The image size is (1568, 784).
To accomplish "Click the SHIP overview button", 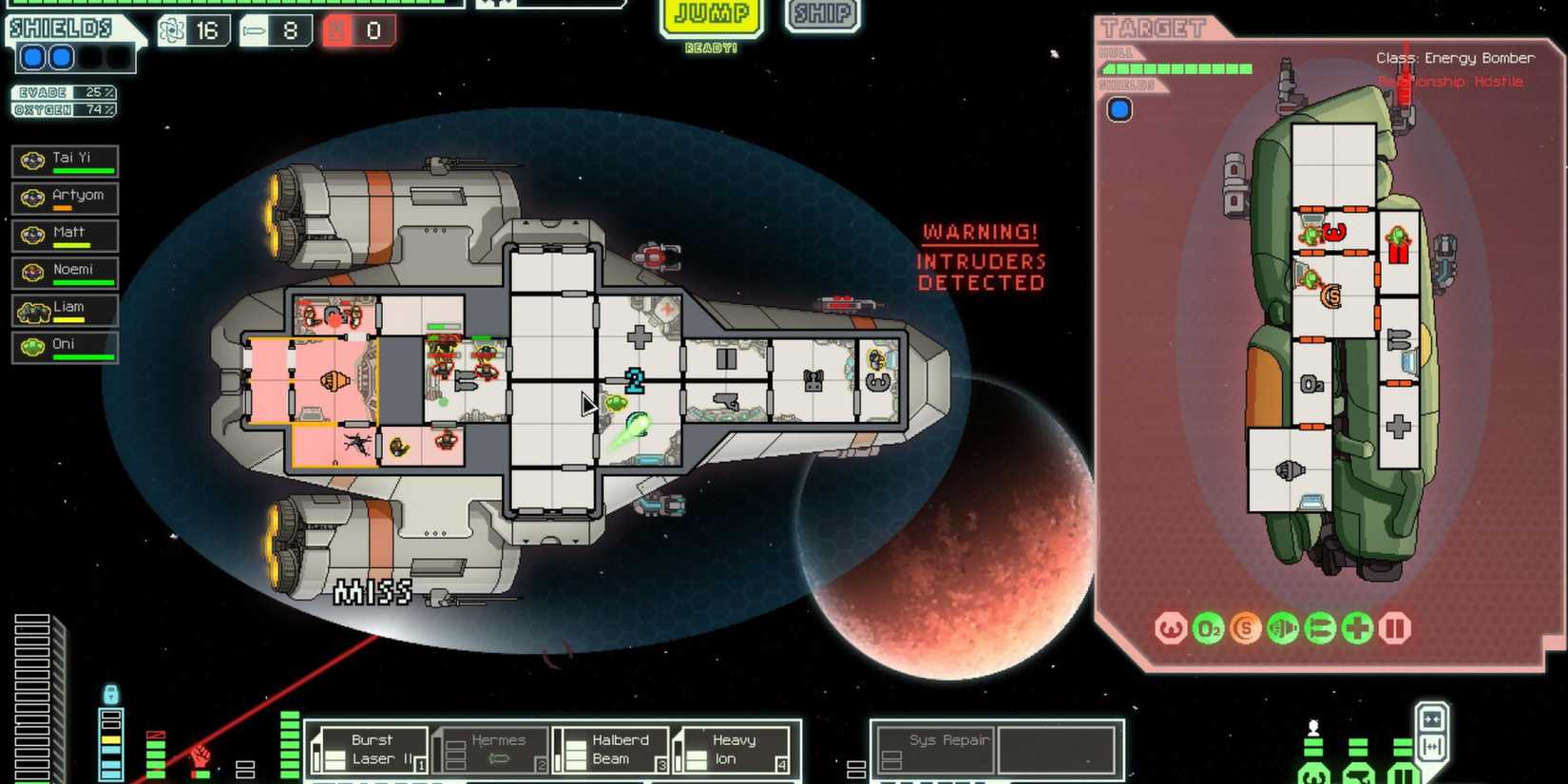I will [x=821, y=15].
